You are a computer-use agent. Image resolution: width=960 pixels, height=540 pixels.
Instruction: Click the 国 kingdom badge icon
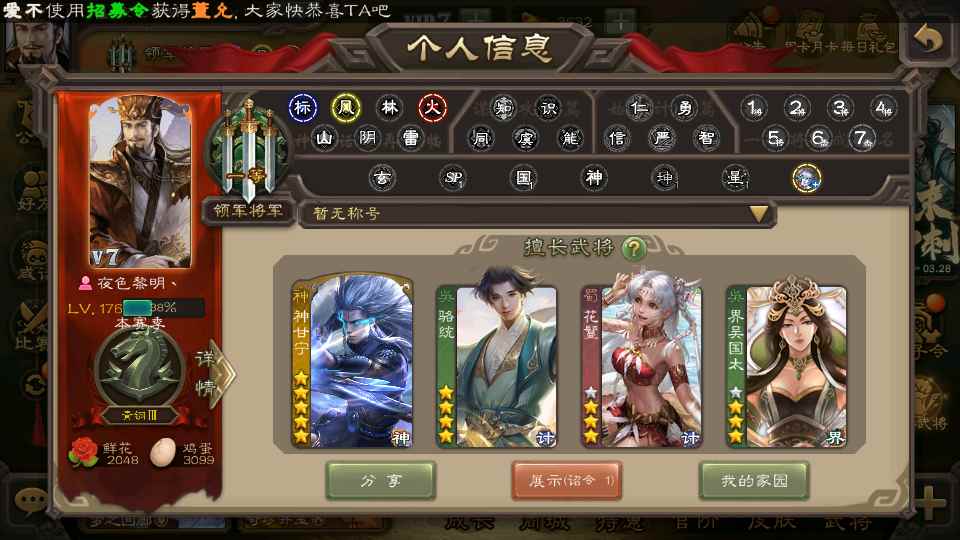[522, 178]
